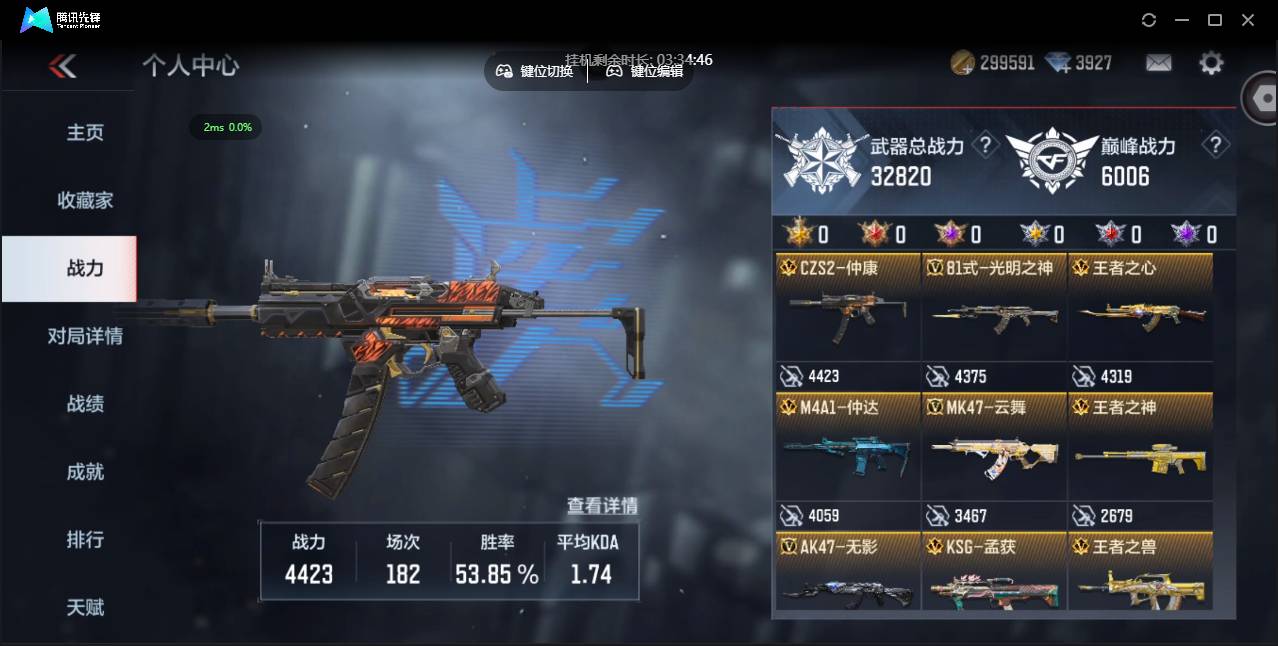Click the help icon beside 巅峰战力
Image resolution: width=1278 pixels, height=646 pixels.
click(1215, 145)
